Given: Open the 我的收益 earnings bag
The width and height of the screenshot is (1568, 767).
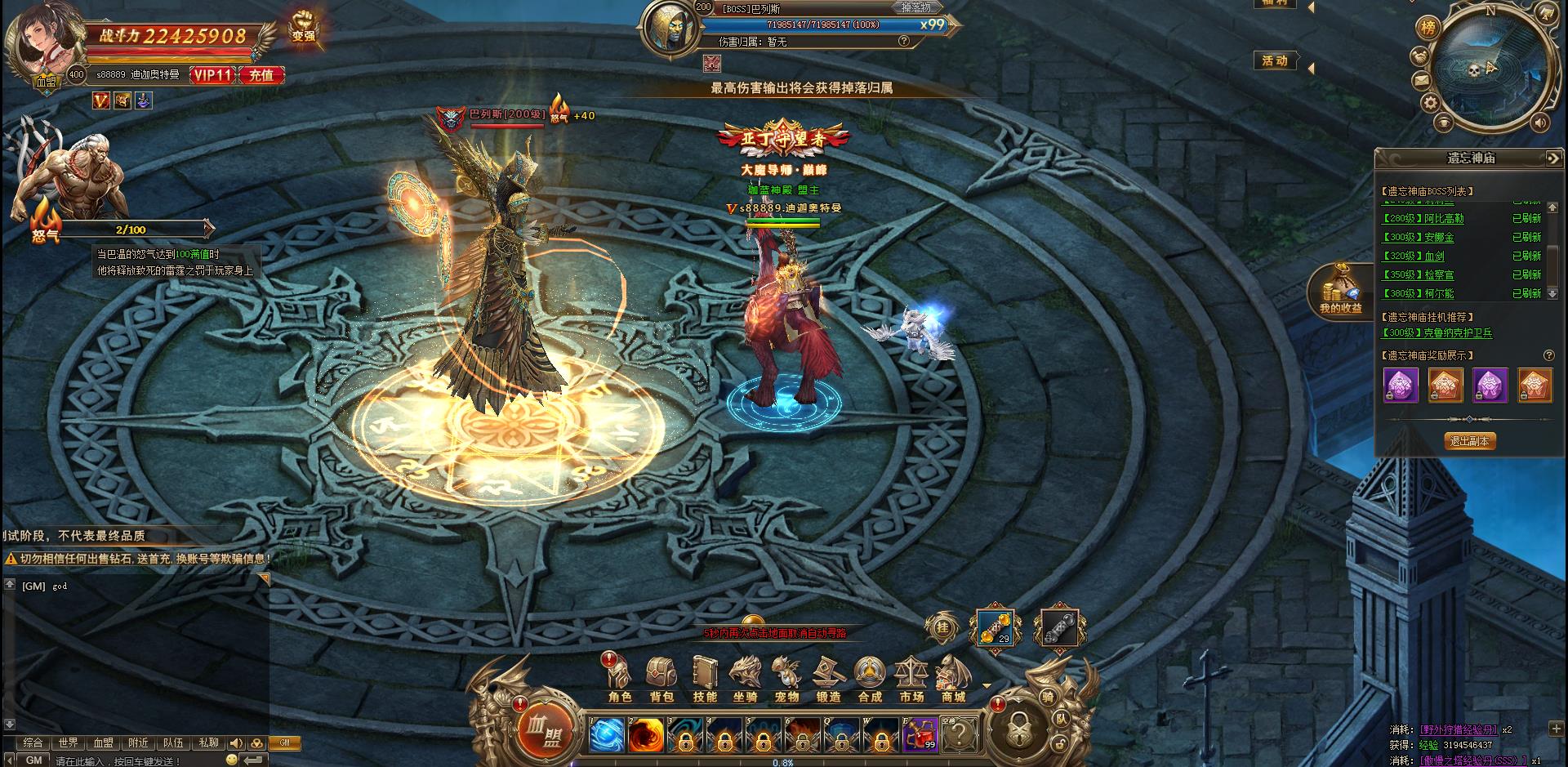Looking at the screenshot, I should click(x=1340, y=290).
